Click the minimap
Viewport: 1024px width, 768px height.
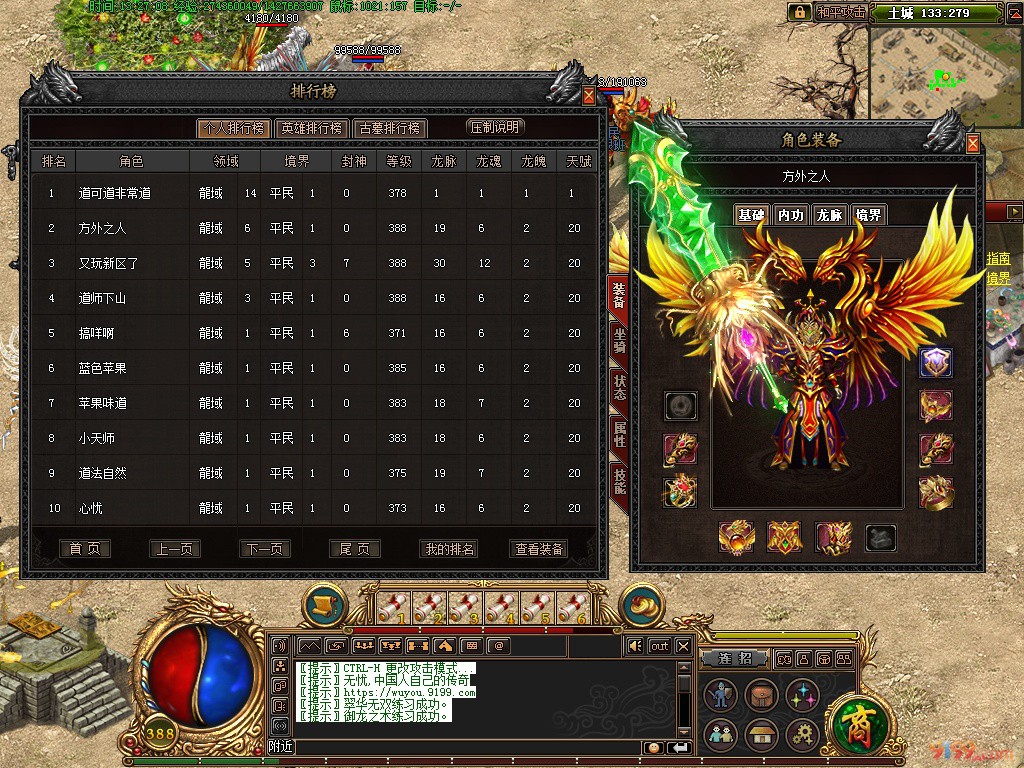[944, 74]
